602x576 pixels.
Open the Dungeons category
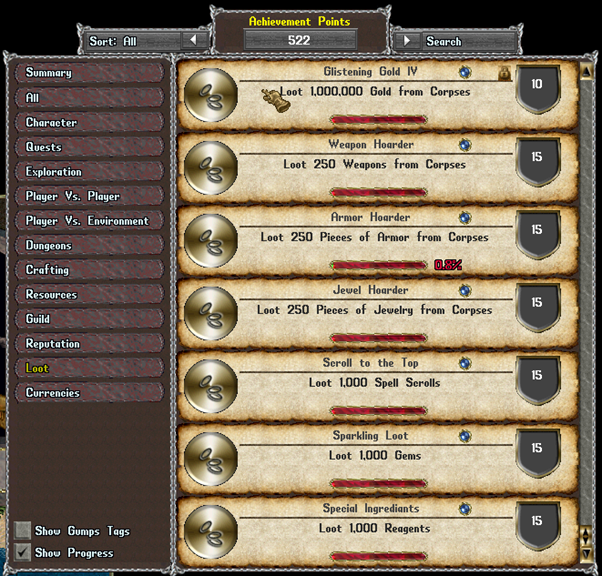[88, 245]
